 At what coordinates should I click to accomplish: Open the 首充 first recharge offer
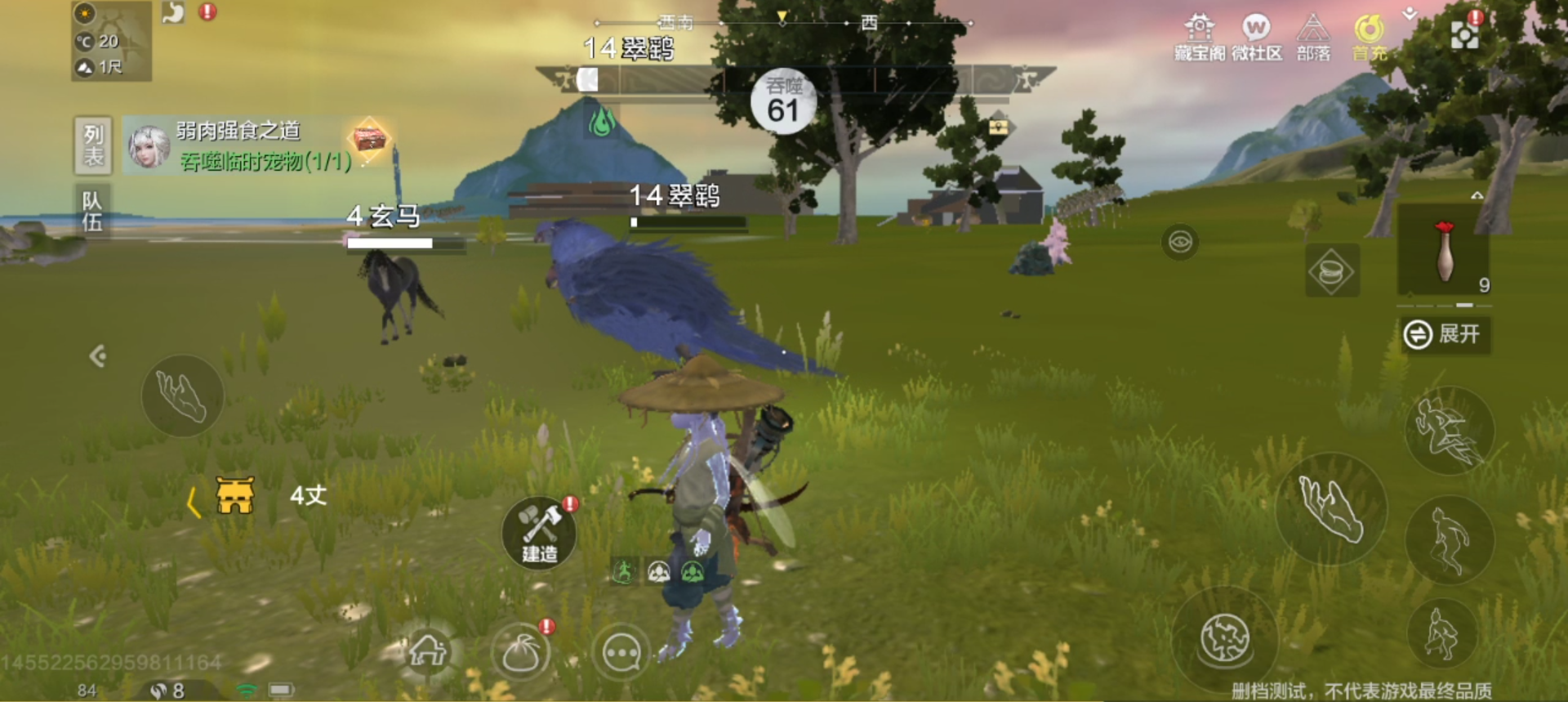click(x=1370, y=37)
